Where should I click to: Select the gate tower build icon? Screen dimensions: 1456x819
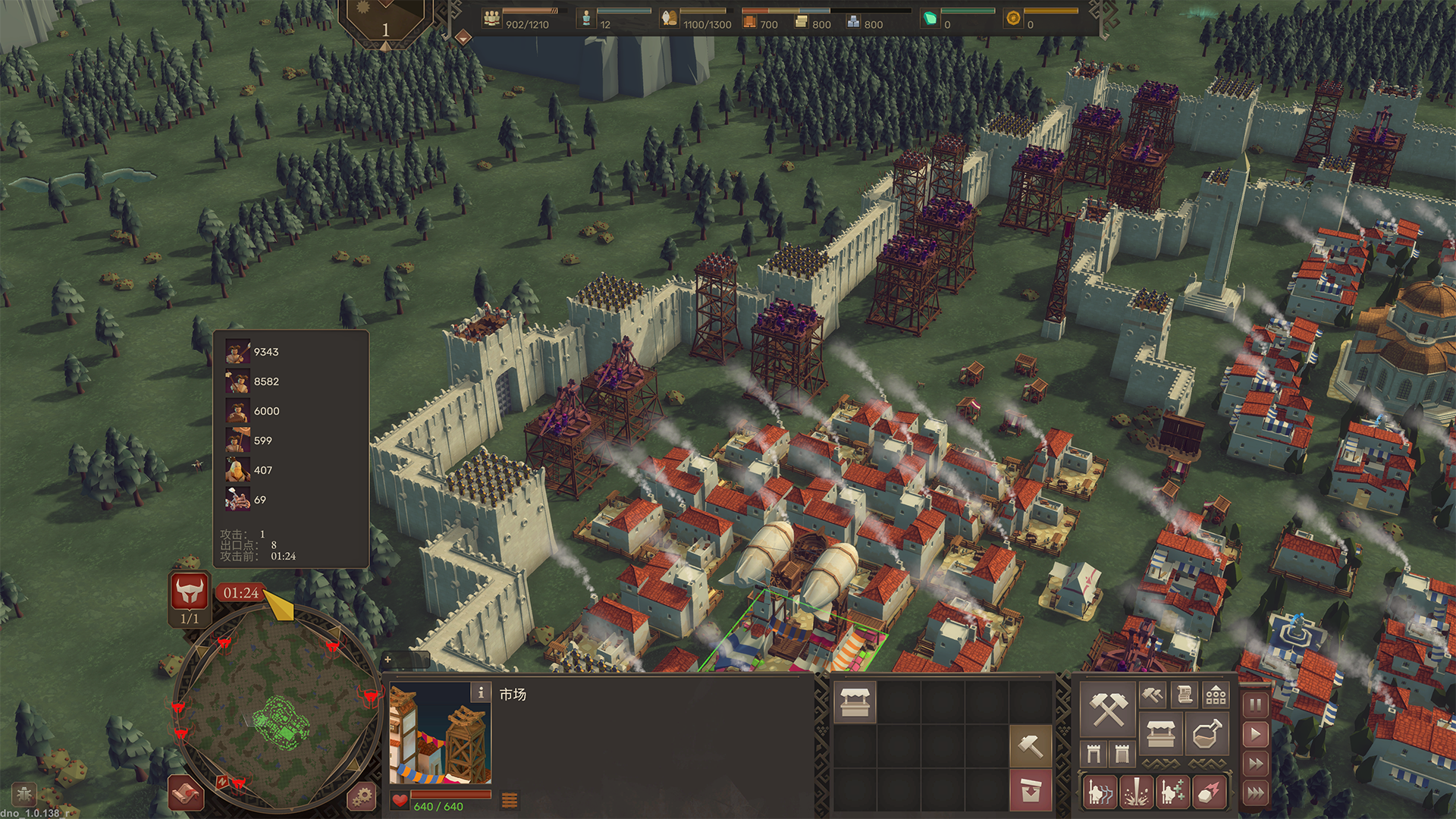pyautogui.click(x=1094, y=754)
